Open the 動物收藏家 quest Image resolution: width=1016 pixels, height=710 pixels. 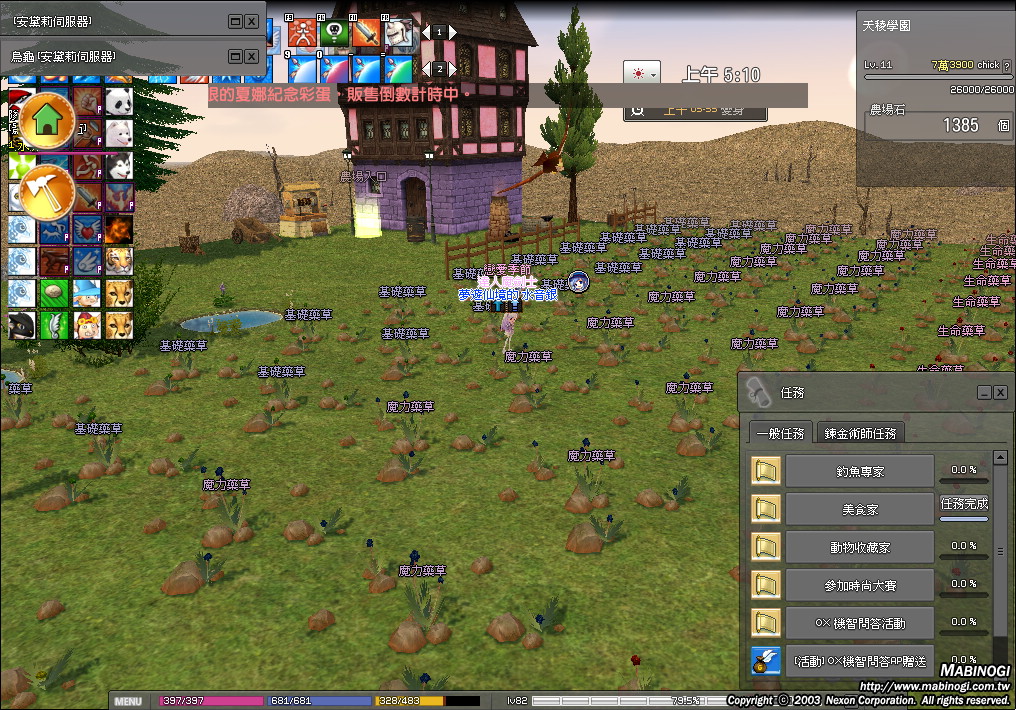859,546
